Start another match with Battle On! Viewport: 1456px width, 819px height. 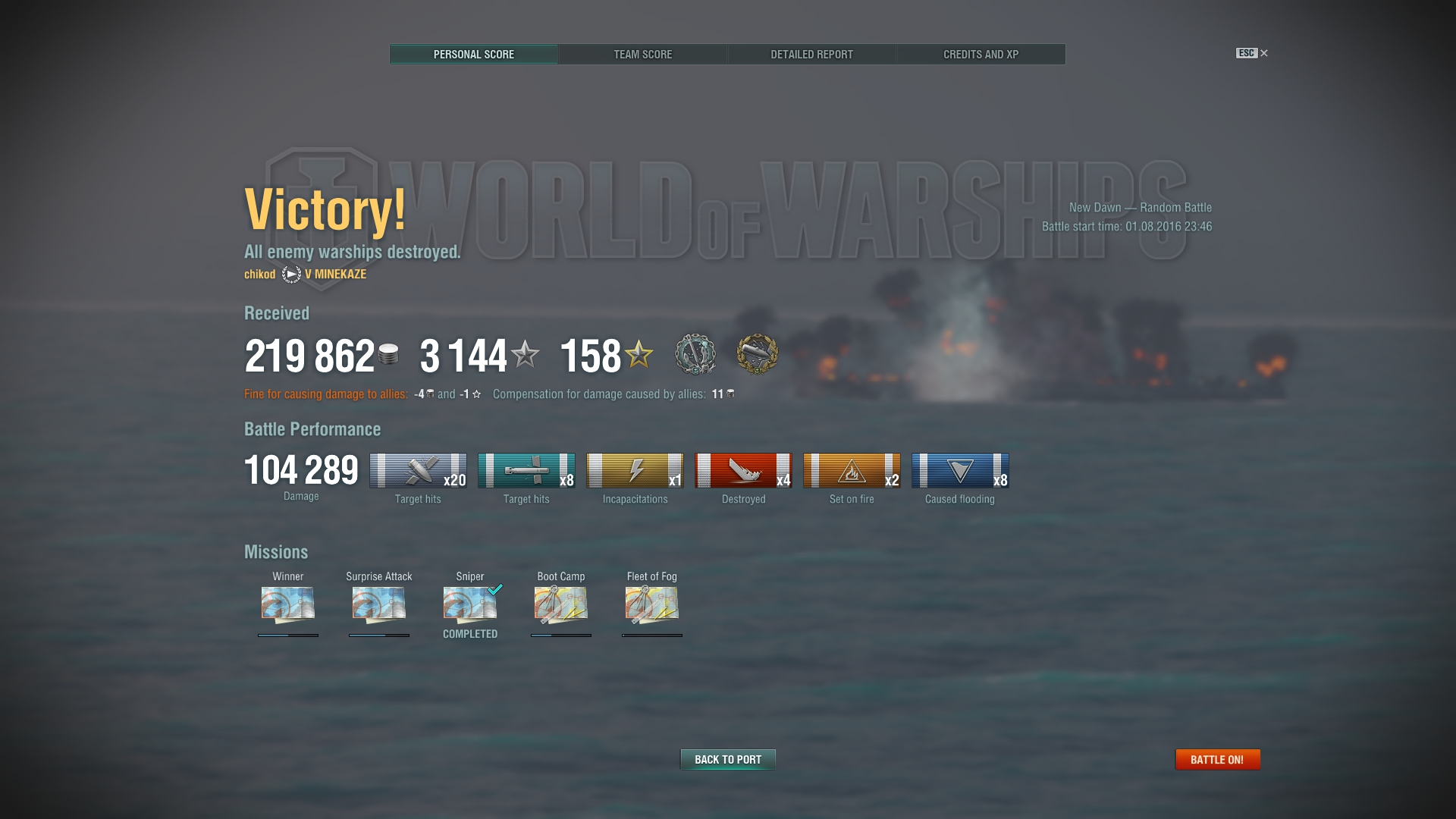[x=1217, y=759]
